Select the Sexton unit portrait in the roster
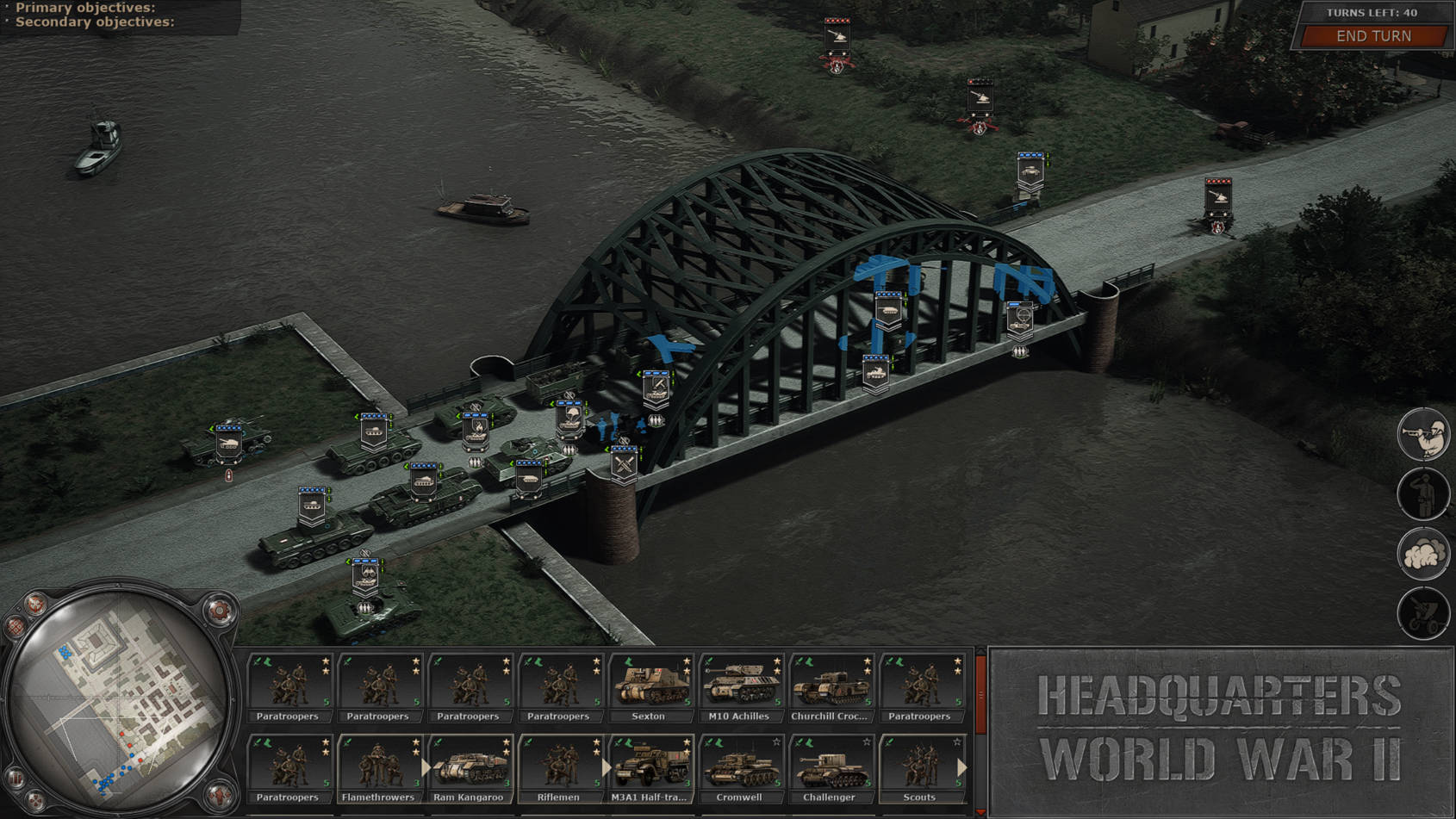The image size is (1456, 819). coord(651,683)
